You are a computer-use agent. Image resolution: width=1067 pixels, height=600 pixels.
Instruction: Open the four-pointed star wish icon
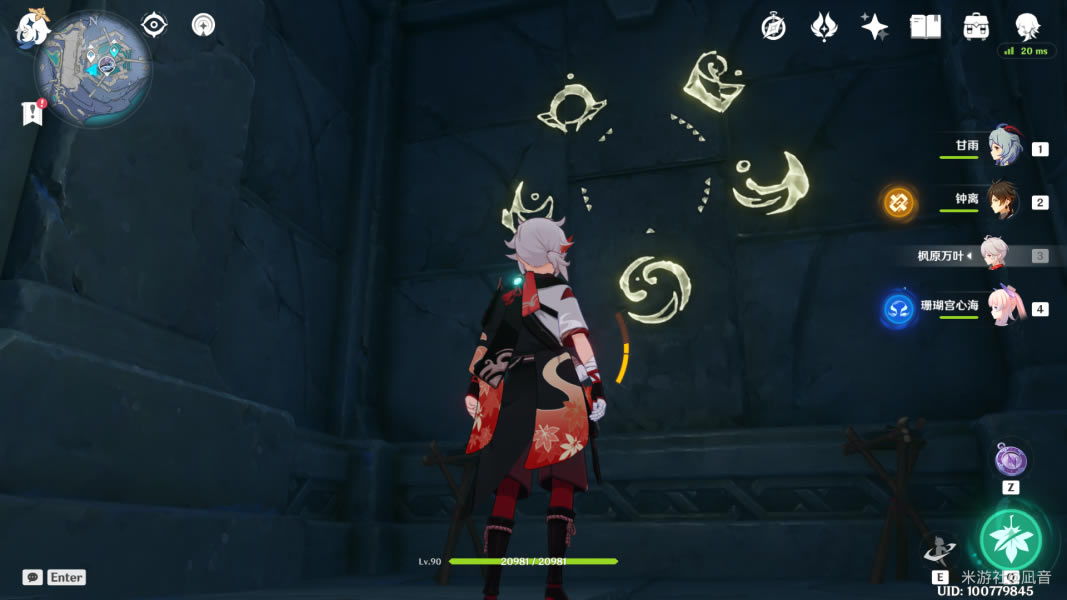click(x=874, y=27)
